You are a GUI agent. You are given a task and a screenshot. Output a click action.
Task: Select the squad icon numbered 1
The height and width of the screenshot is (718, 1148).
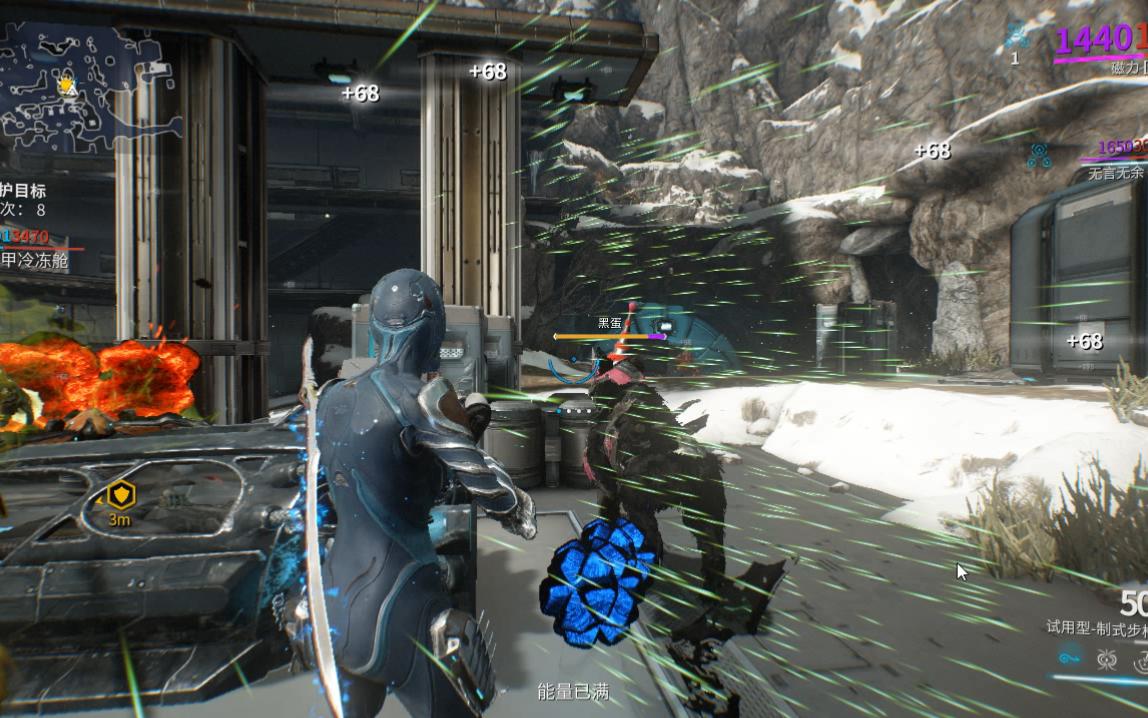1017,36
